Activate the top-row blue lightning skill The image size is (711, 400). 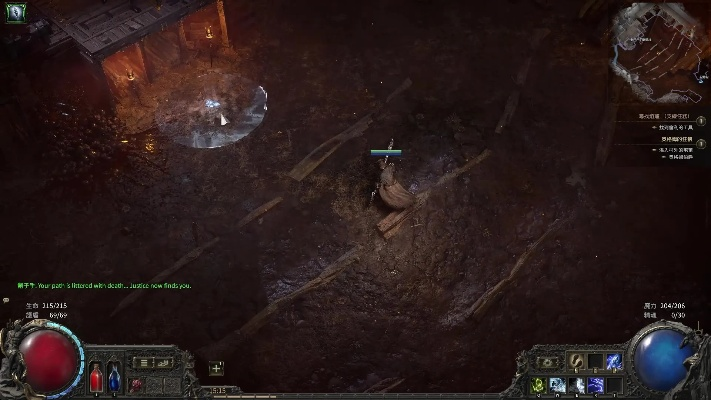pos(613,361)
